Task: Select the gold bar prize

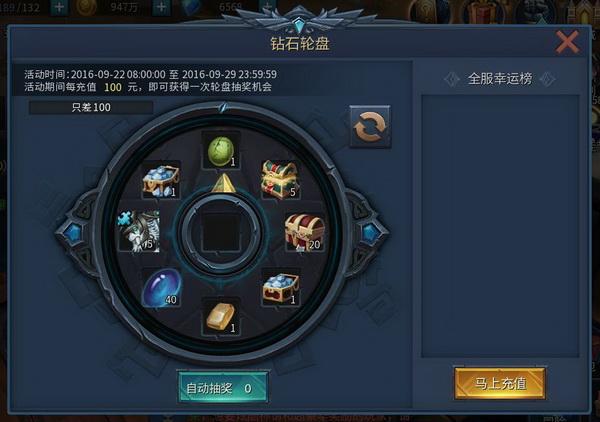Action: point(221,318)
